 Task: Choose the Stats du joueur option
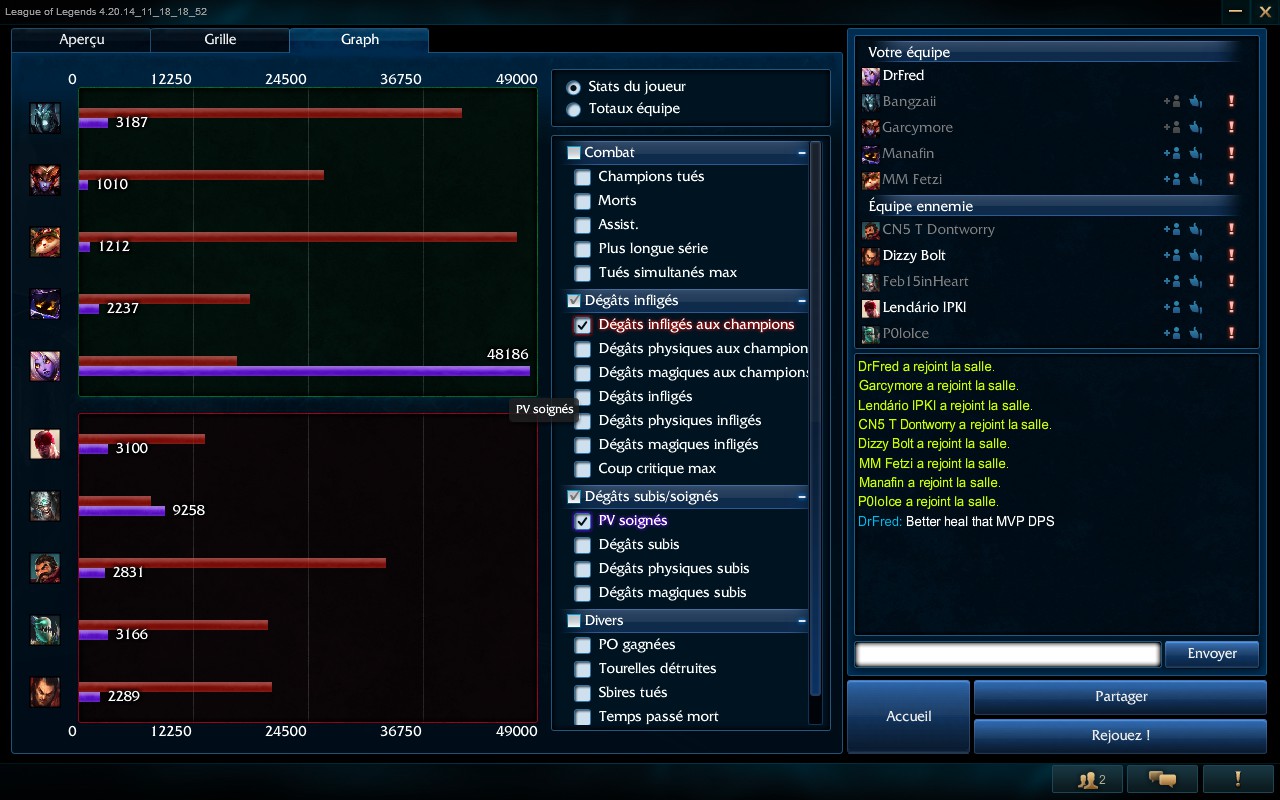[x=574, y=87]
